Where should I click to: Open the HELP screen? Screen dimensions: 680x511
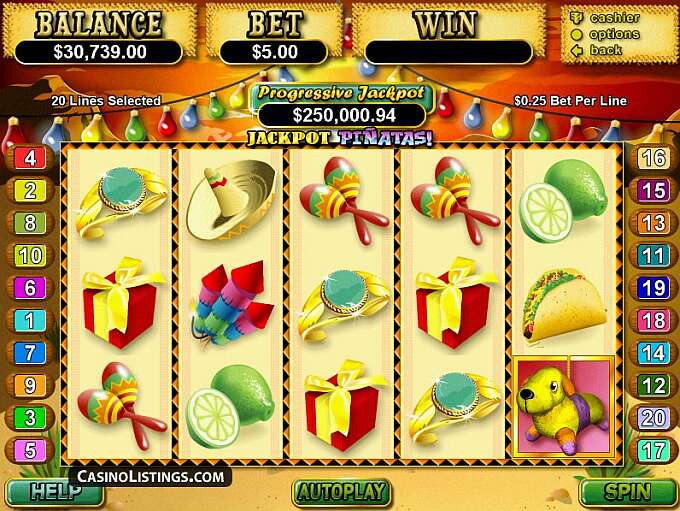coord(54,492)
